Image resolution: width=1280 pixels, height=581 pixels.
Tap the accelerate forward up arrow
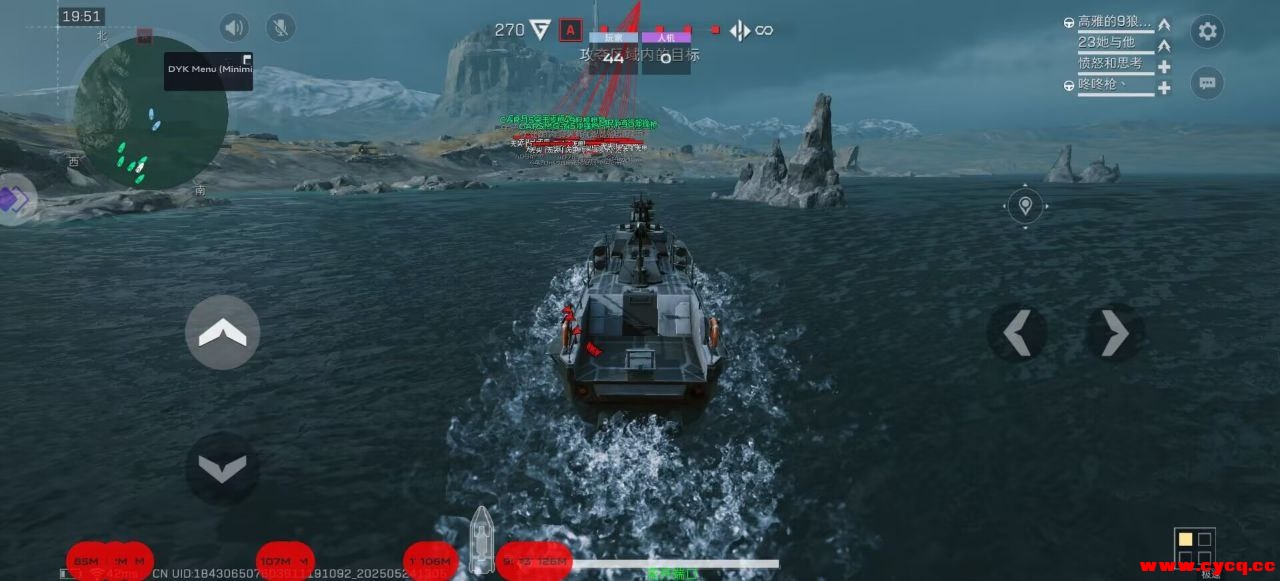coord(222,333)
